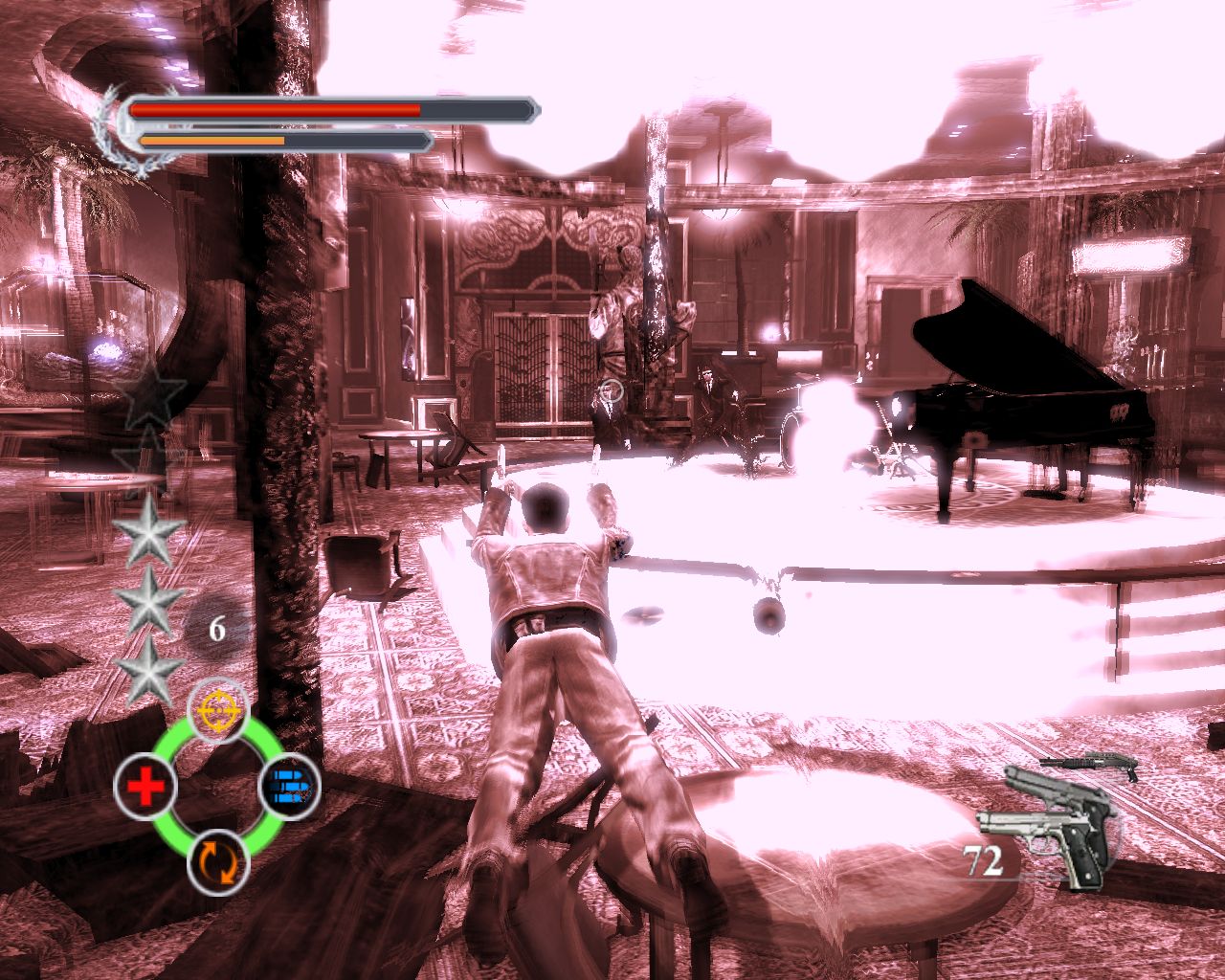The width and height of the screenshot is (1225, 980).
Task: Switch to the small shotgun weapon icon
Action: point(1090,765)
